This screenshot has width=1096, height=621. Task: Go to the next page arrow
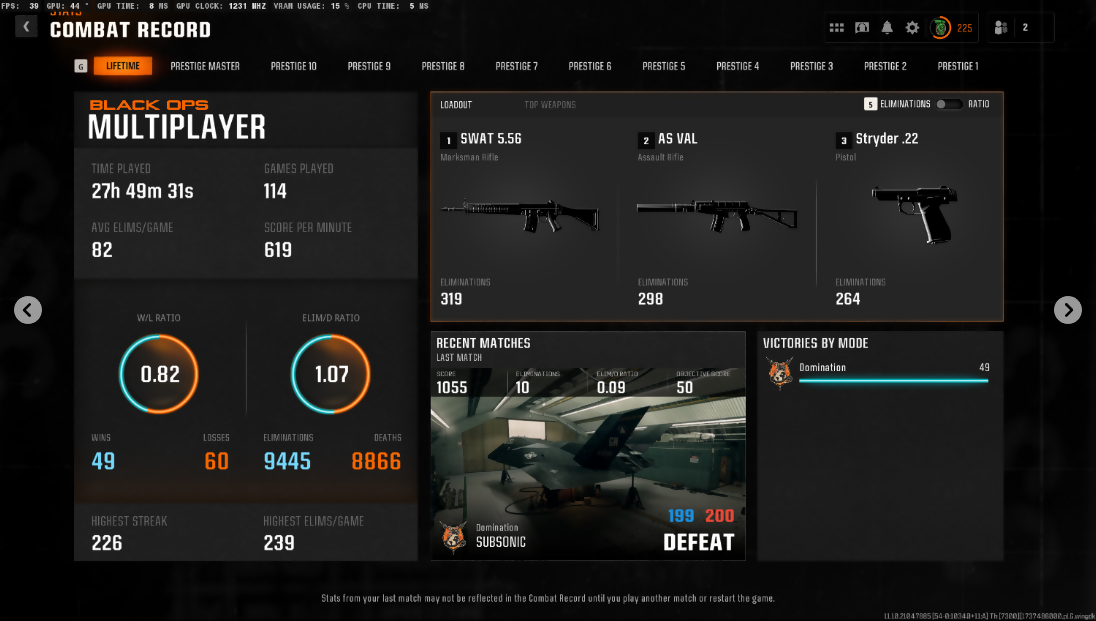1068,310
